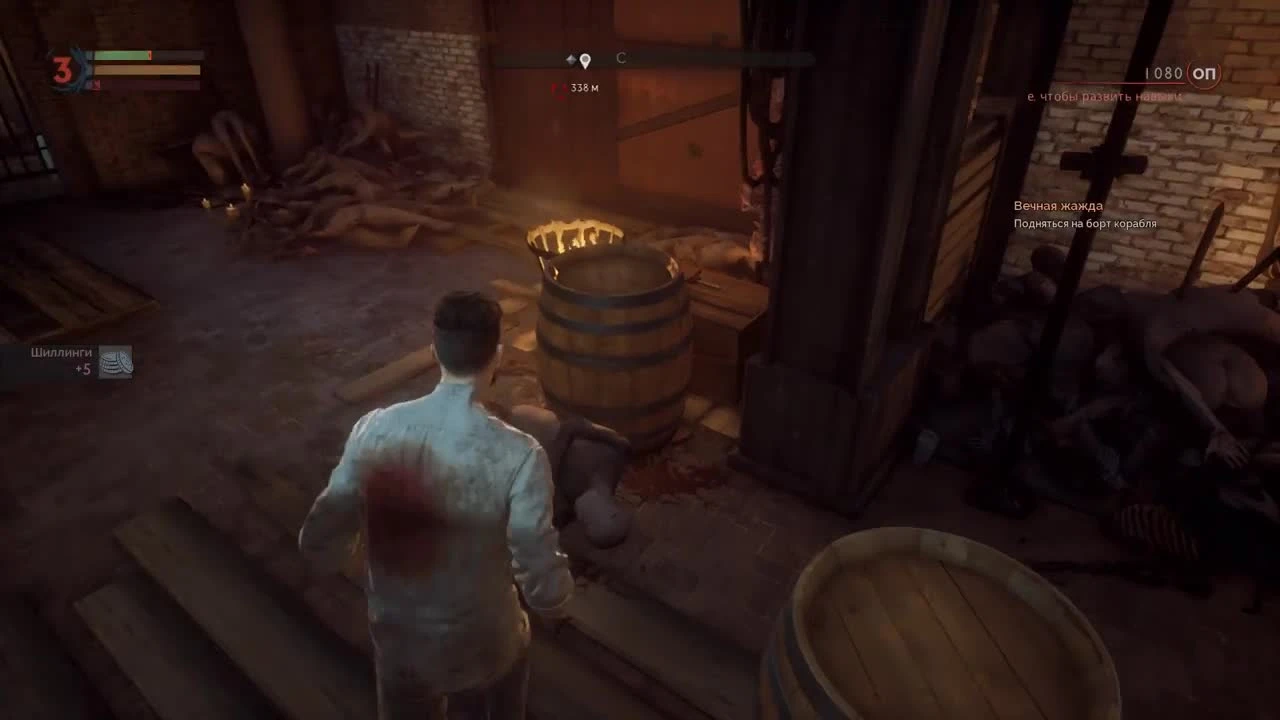
Task: Click the red level 3 badge
Action: coord(62,70)
